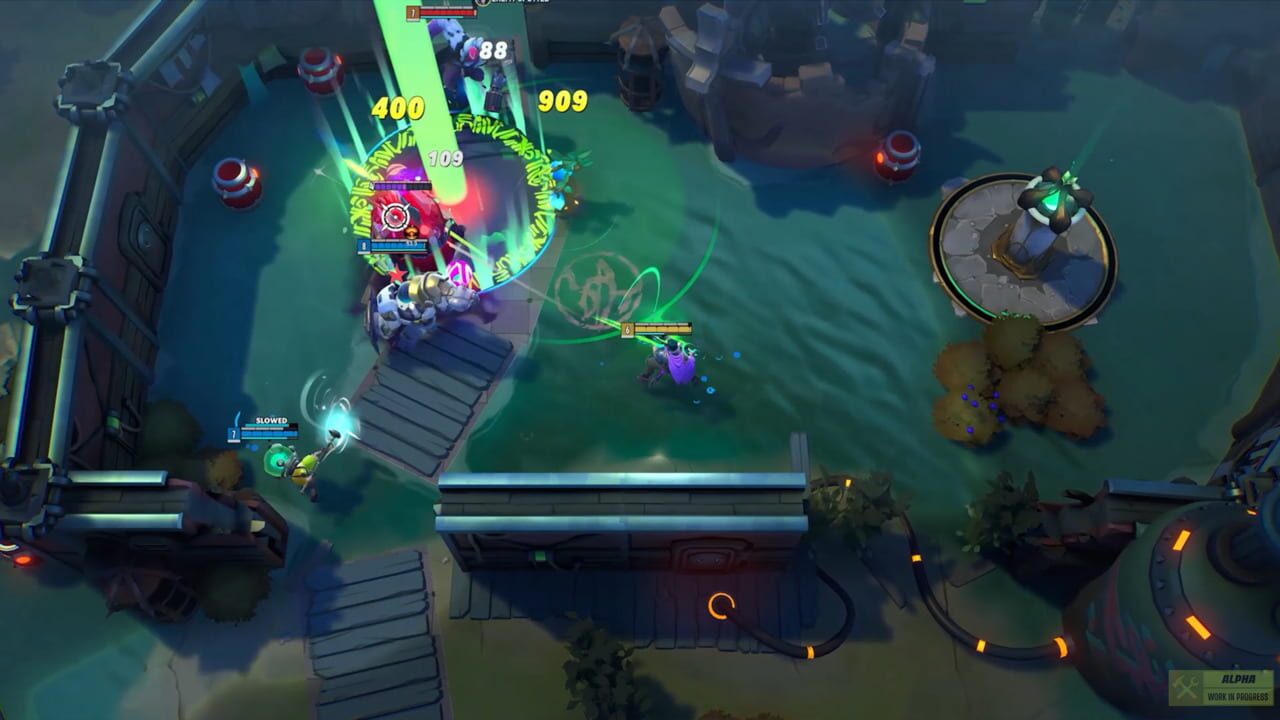Image resolution: width=1280 pixels, height=720 pixels.
Task: Click the level 7 badge near the SLOWED hero
Action: (x=233, y=434)
